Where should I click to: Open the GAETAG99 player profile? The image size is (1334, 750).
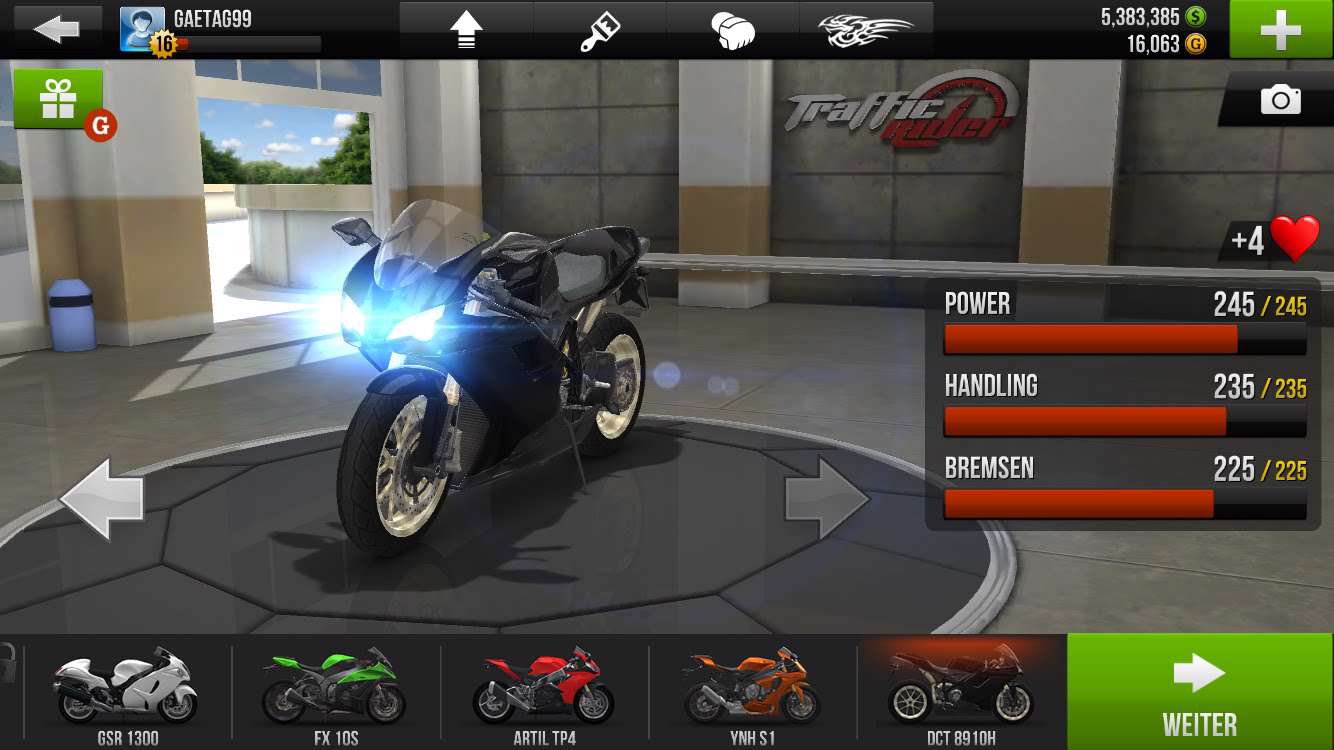[x=220, y=29]
